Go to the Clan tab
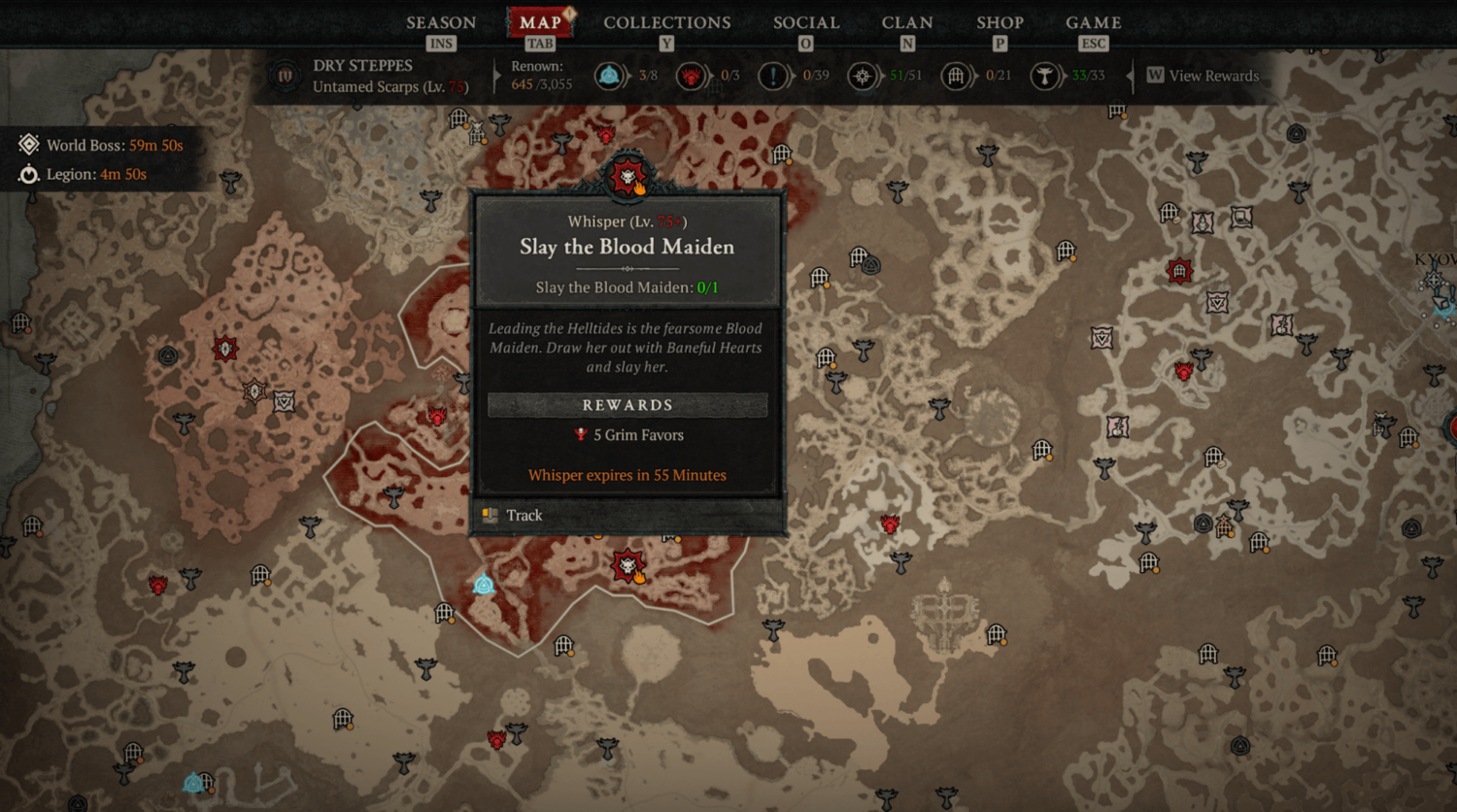The height and width of the screenshot is (812, 1457). point(907,22)
